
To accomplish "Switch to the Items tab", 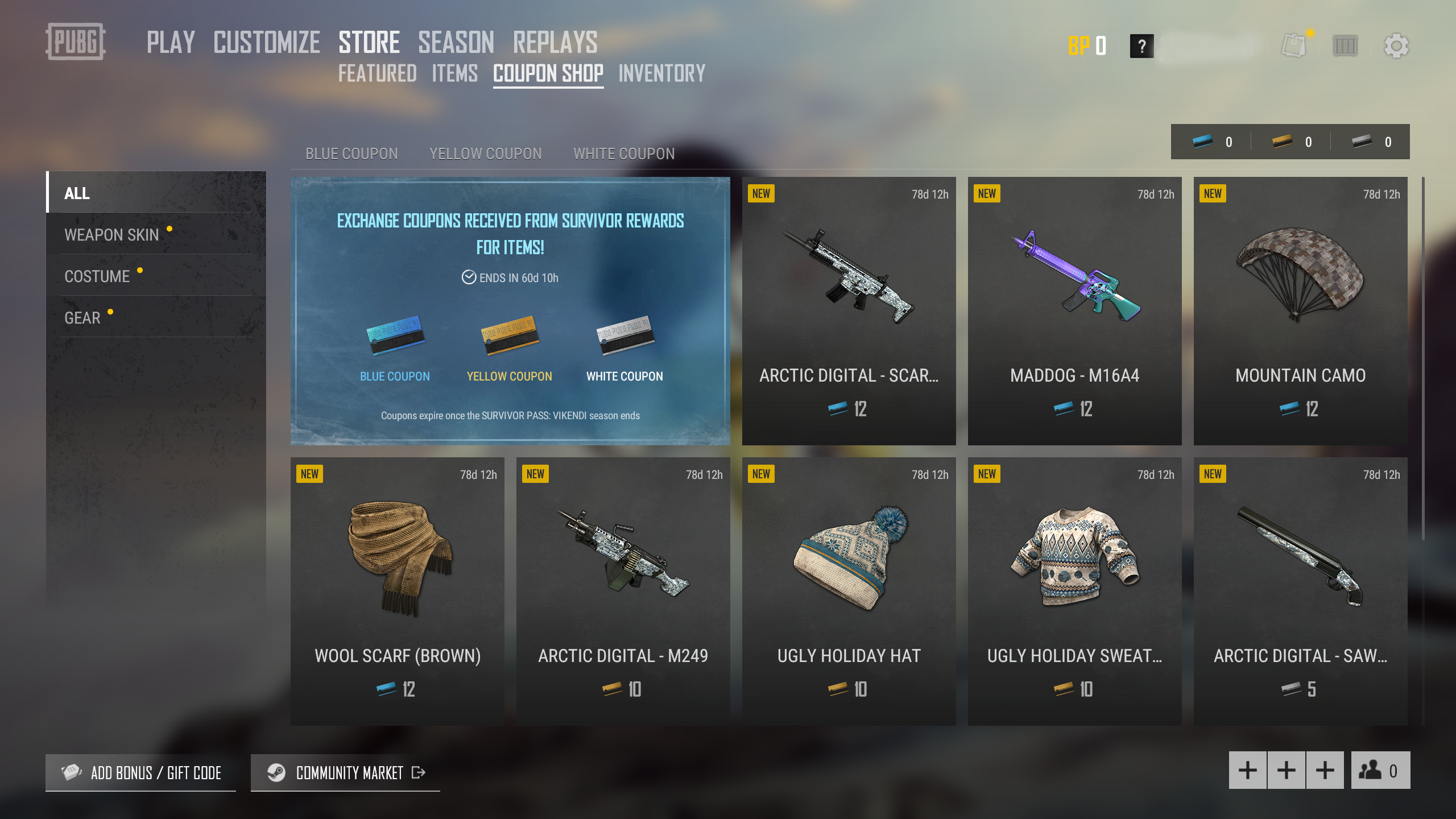I will pyautogui.click(x=454, y=74).
